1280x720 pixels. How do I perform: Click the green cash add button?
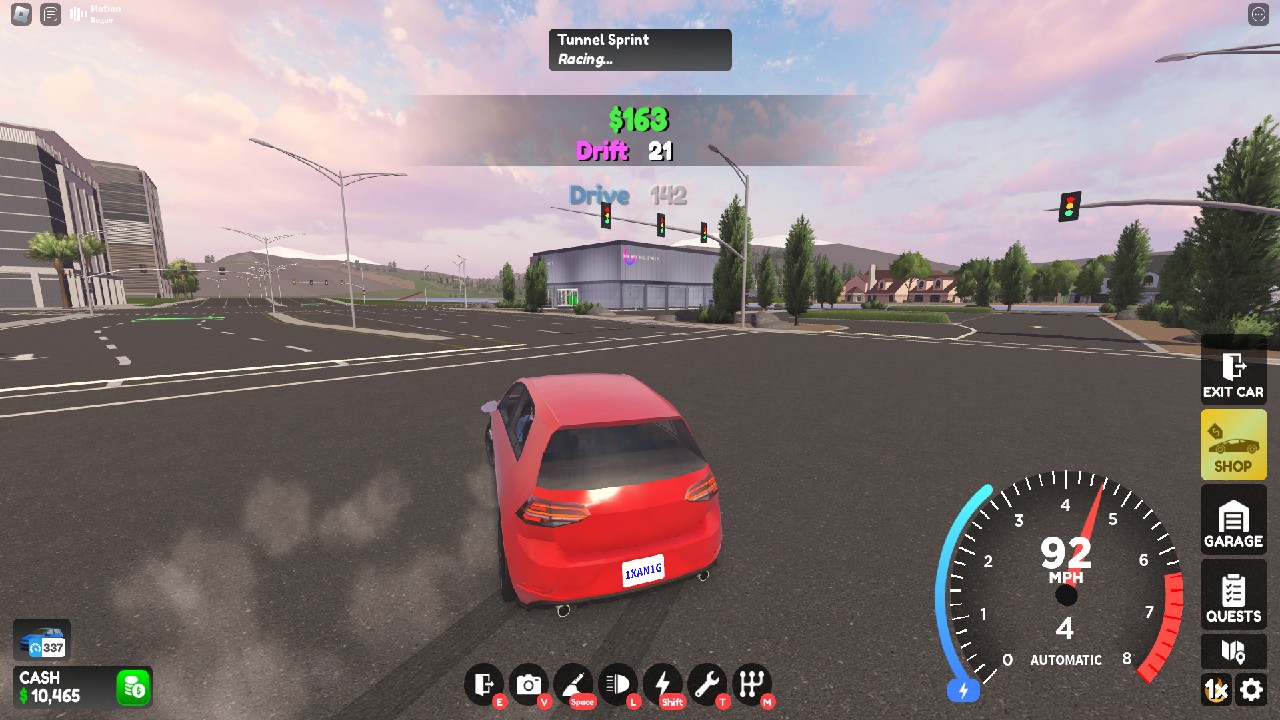[133, 687]
